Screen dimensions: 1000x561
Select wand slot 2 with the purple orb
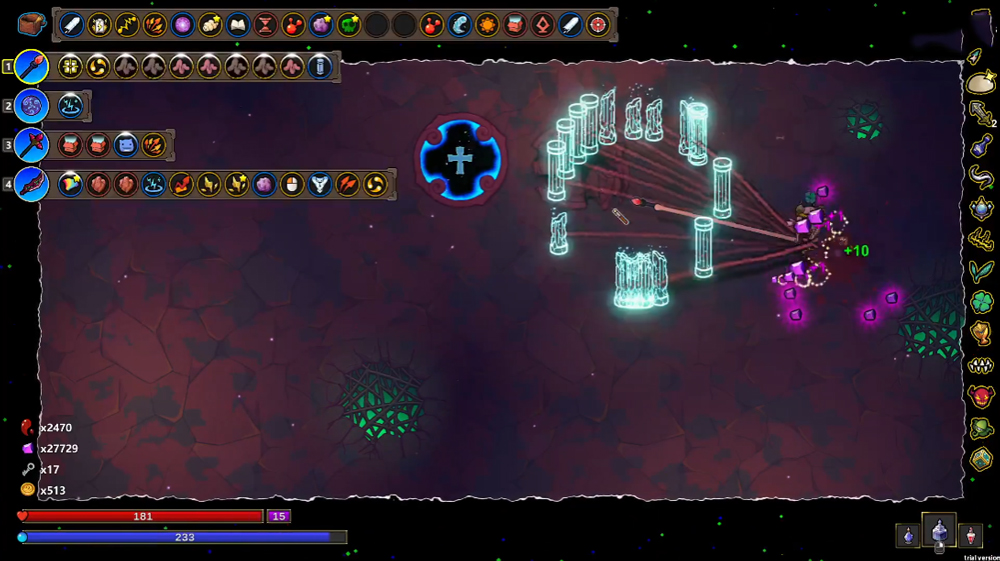coord(32,106)
